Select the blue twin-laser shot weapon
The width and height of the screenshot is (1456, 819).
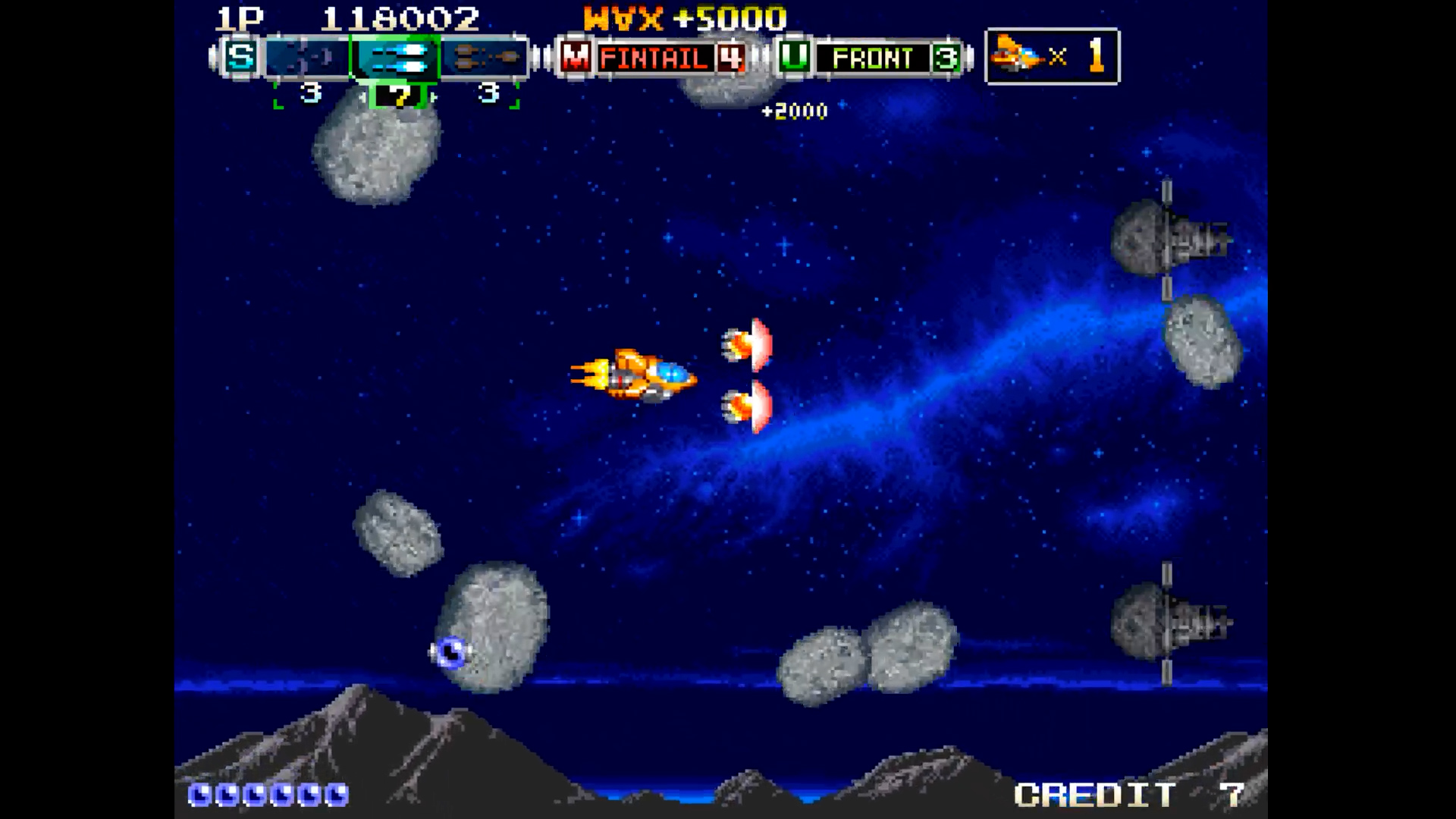395,57
